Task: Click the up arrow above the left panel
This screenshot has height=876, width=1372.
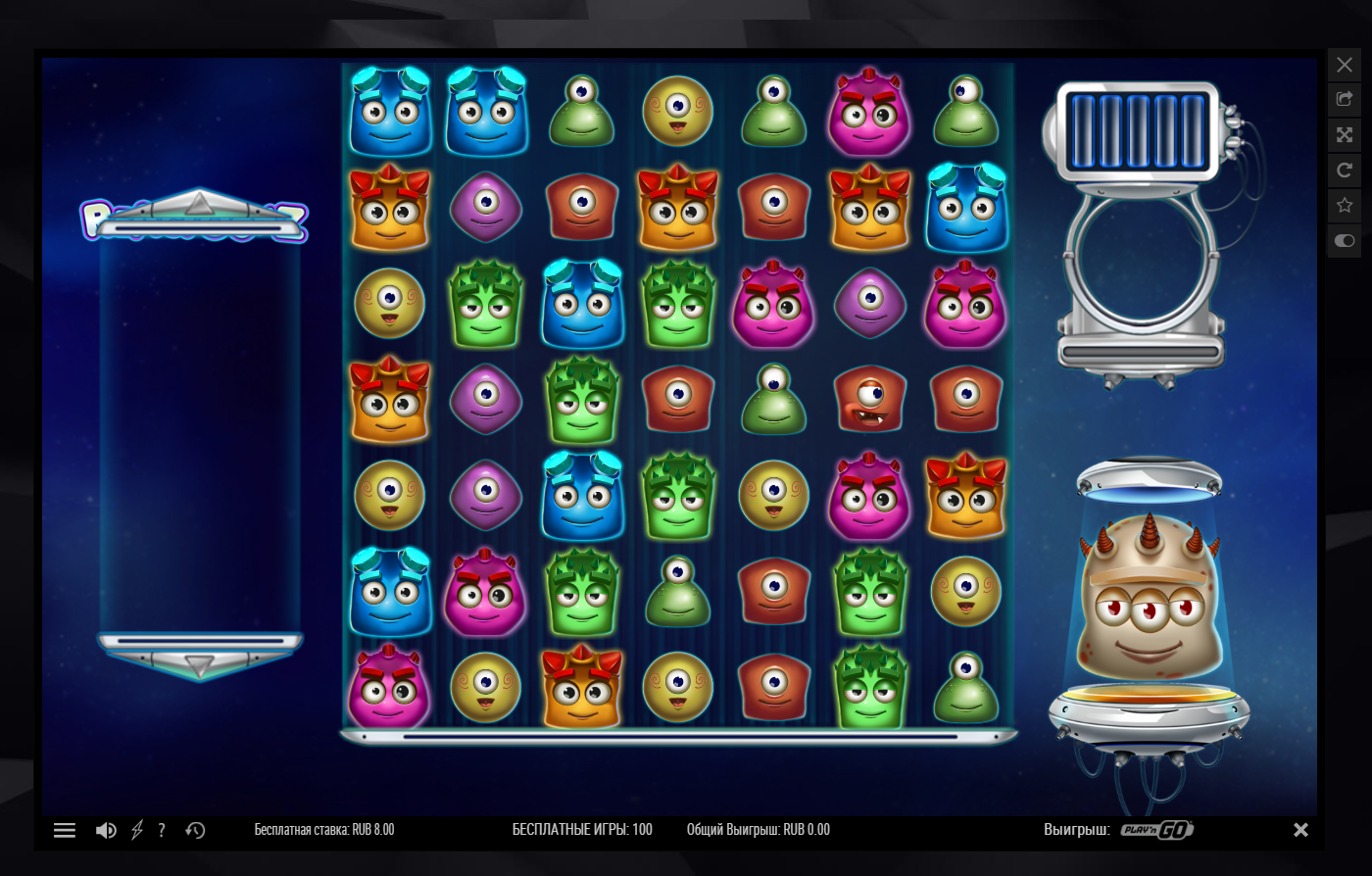Action: (199, 204)
